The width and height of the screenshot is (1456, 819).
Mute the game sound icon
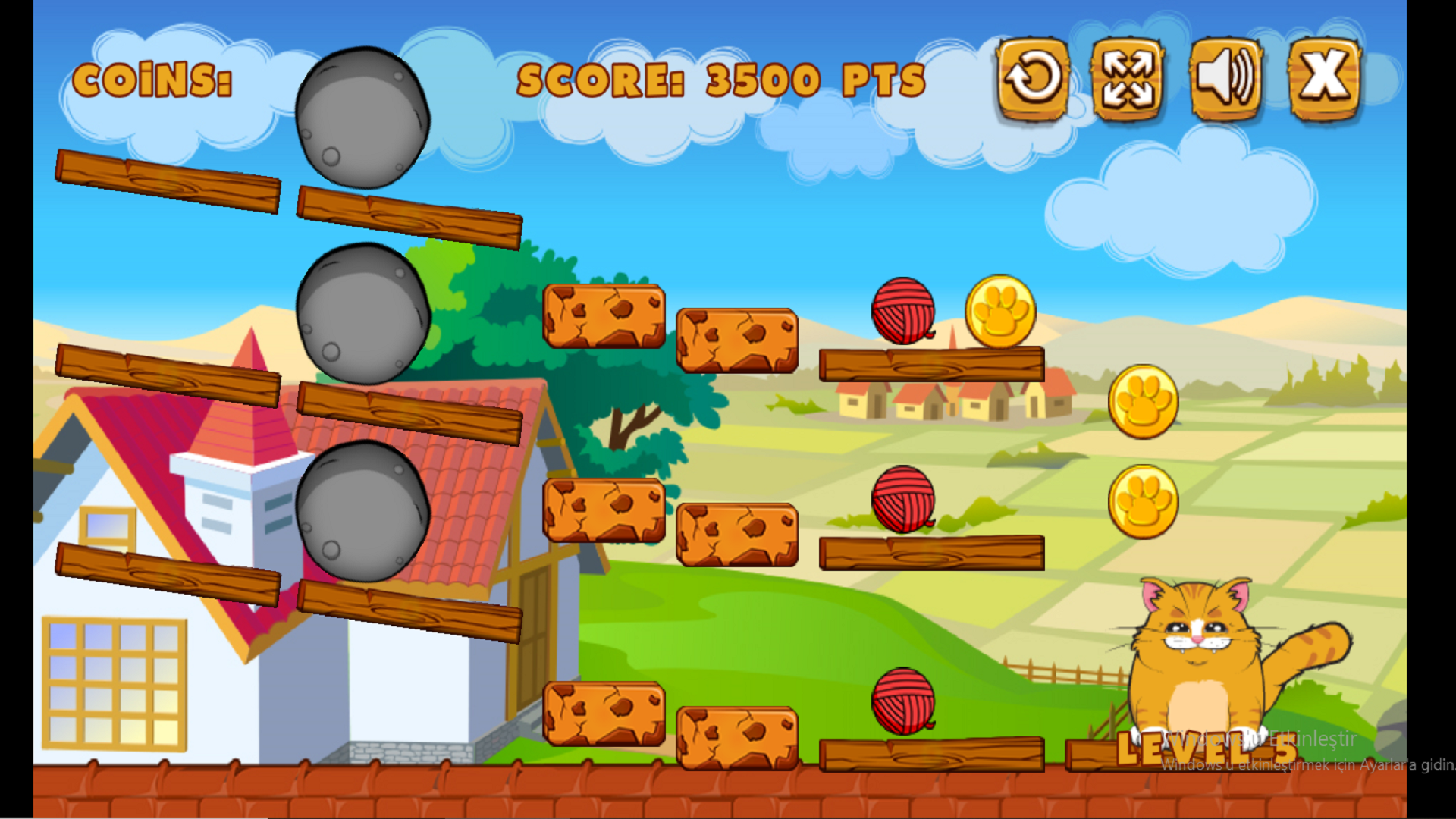(1225, 78)
